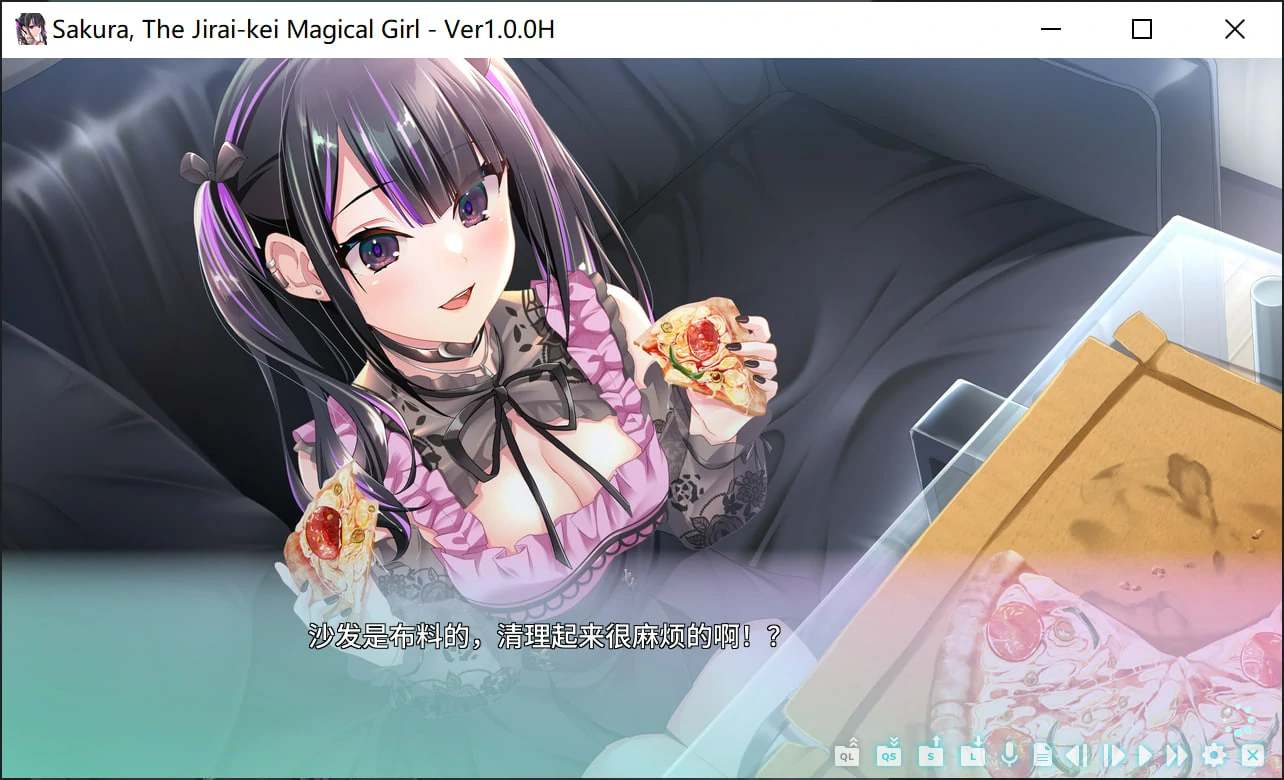Image resolution: width=1284 pixels, height=780 pixels.
Task: Jump back a line with the rewind icon
Action: [1075, 756]
